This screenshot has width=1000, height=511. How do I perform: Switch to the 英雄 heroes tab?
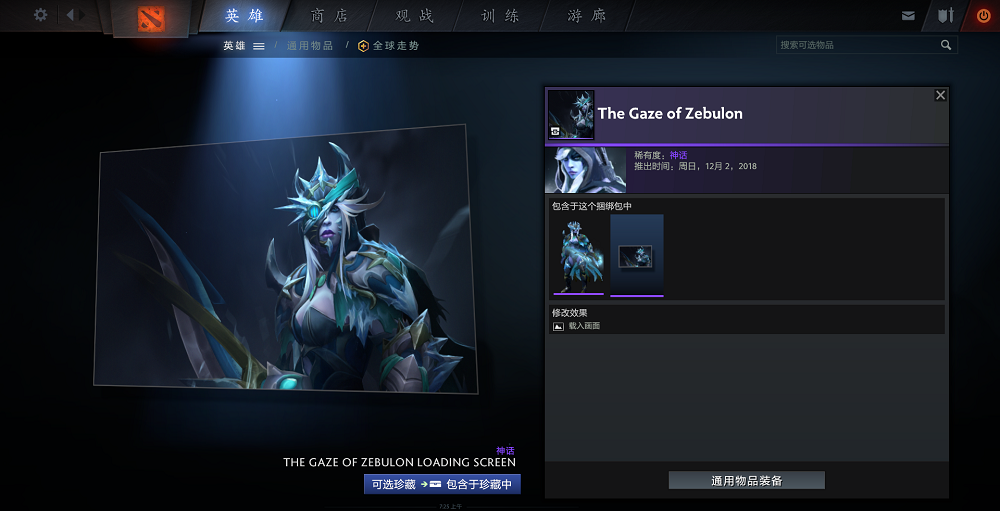(245, 16)
